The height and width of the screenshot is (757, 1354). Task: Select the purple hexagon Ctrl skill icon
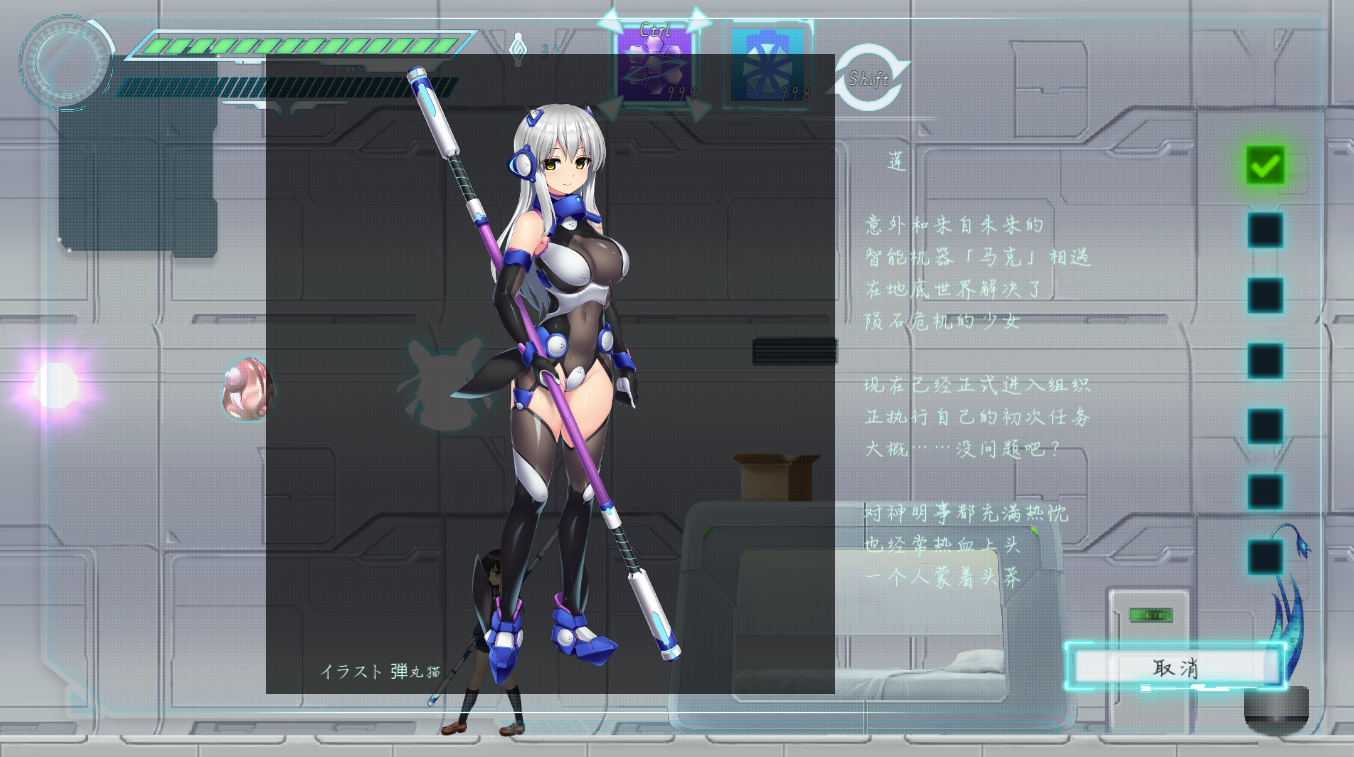click(655, 65)
